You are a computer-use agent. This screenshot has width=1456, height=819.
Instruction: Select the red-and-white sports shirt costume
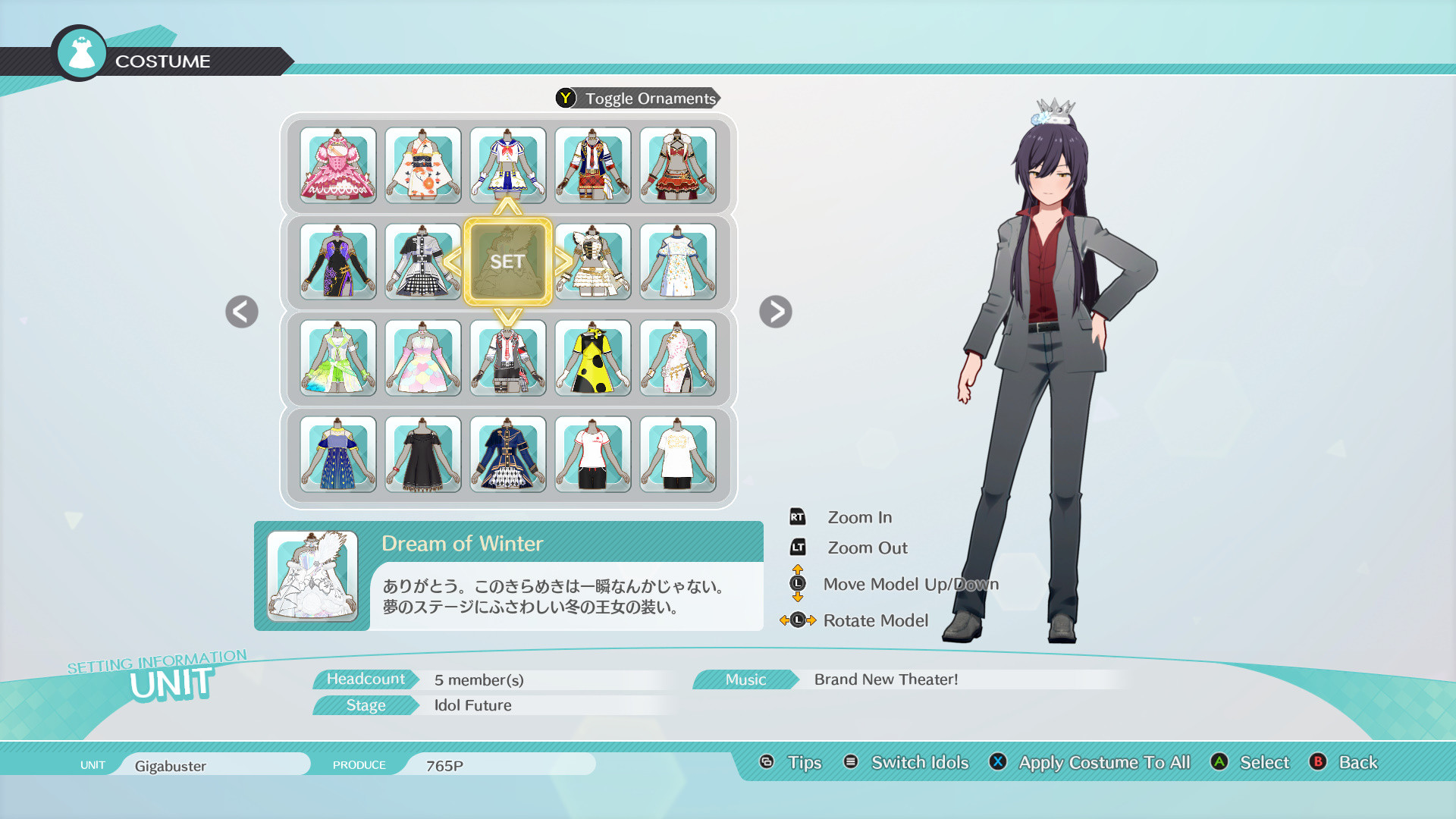tap(593, 454)
